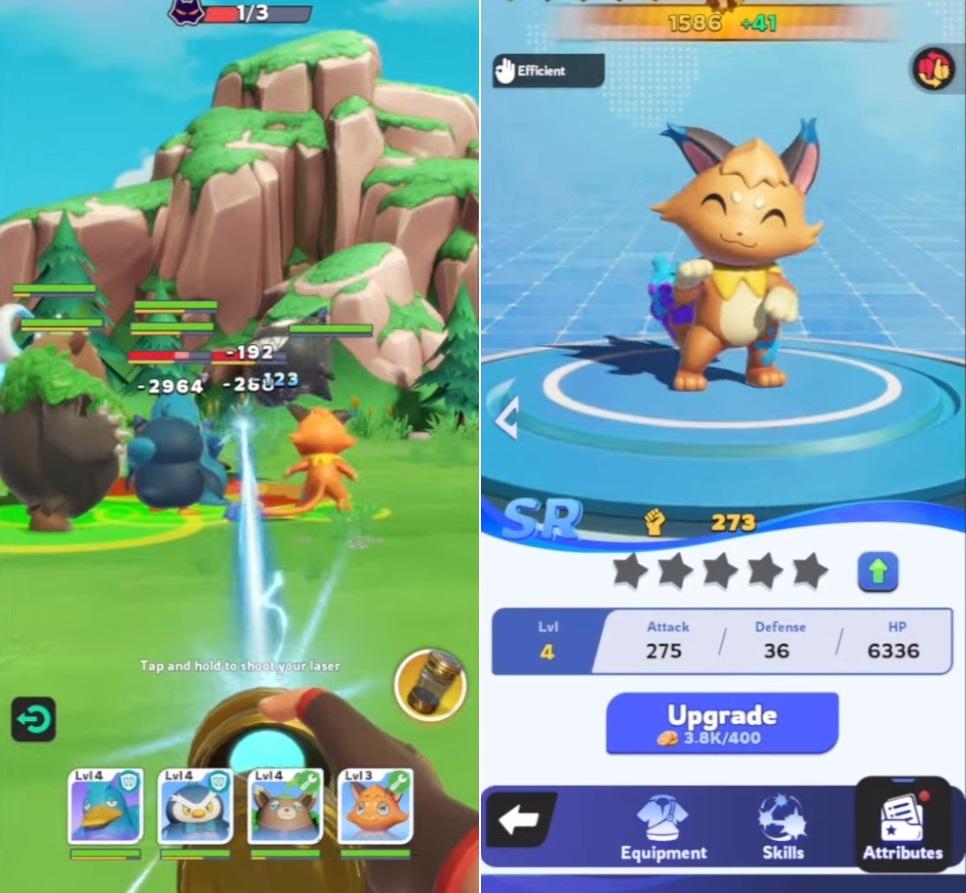
Task: Show the Attributes tab
Action: pyautogui.click(x=902, y=827)
